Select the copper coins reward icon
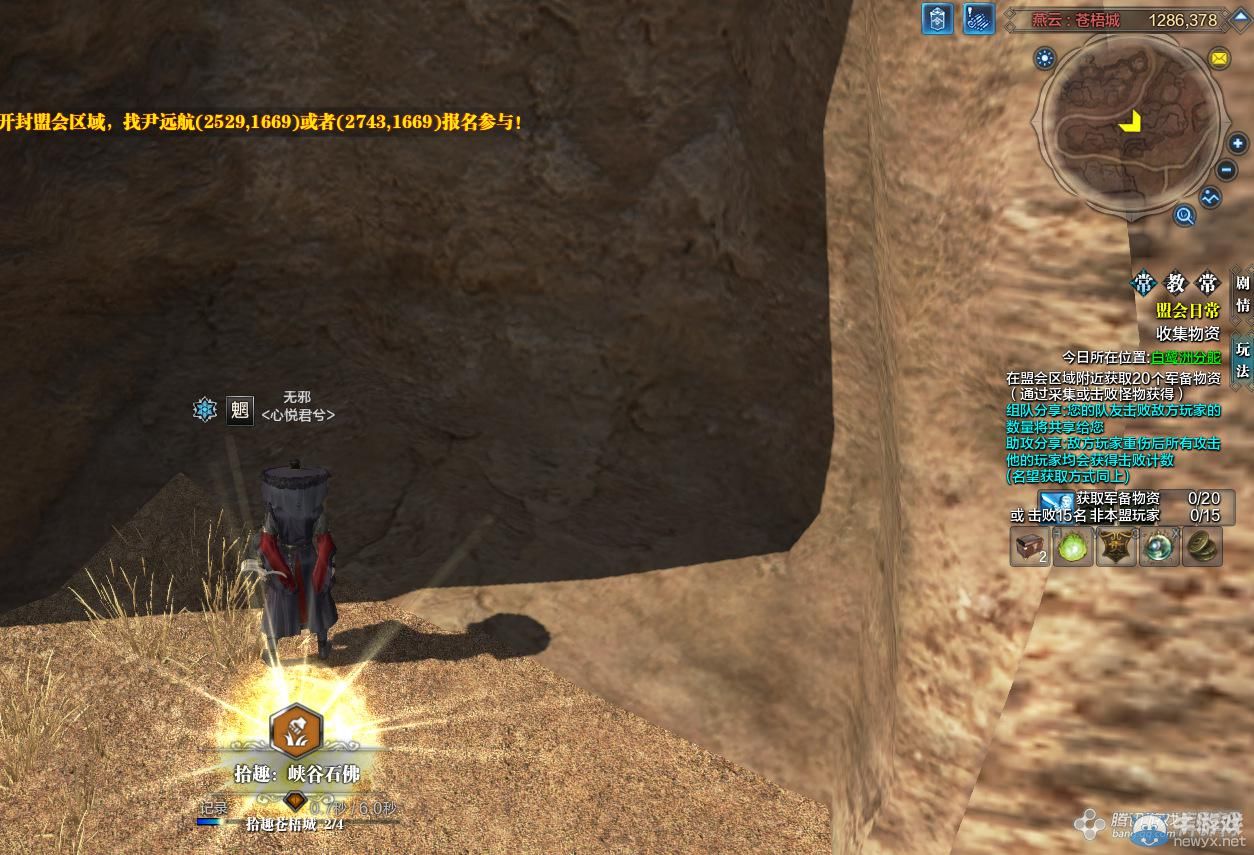This screenshot has height=855, width=1254. [x=1202, y=547]
